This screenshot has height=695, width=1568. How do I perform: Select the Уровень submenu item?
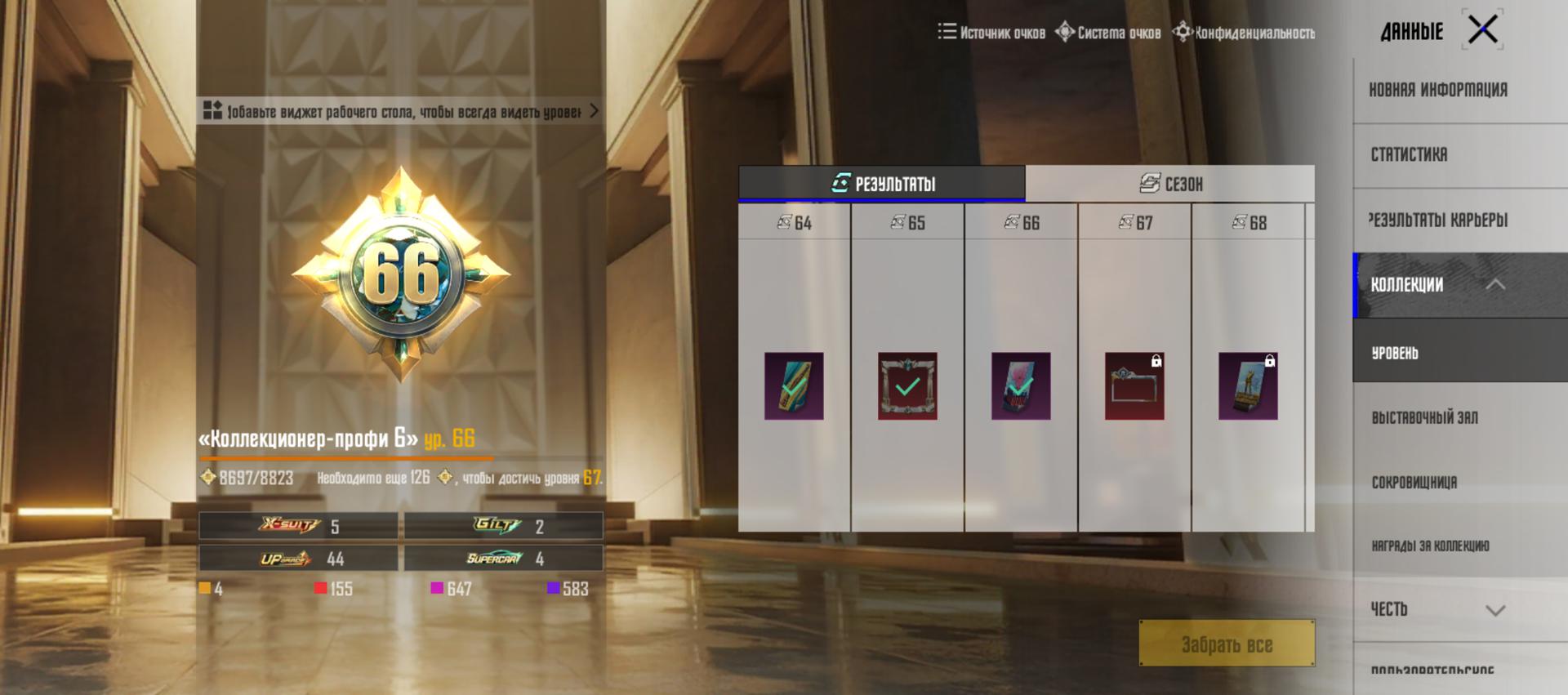pos(1395,353)
